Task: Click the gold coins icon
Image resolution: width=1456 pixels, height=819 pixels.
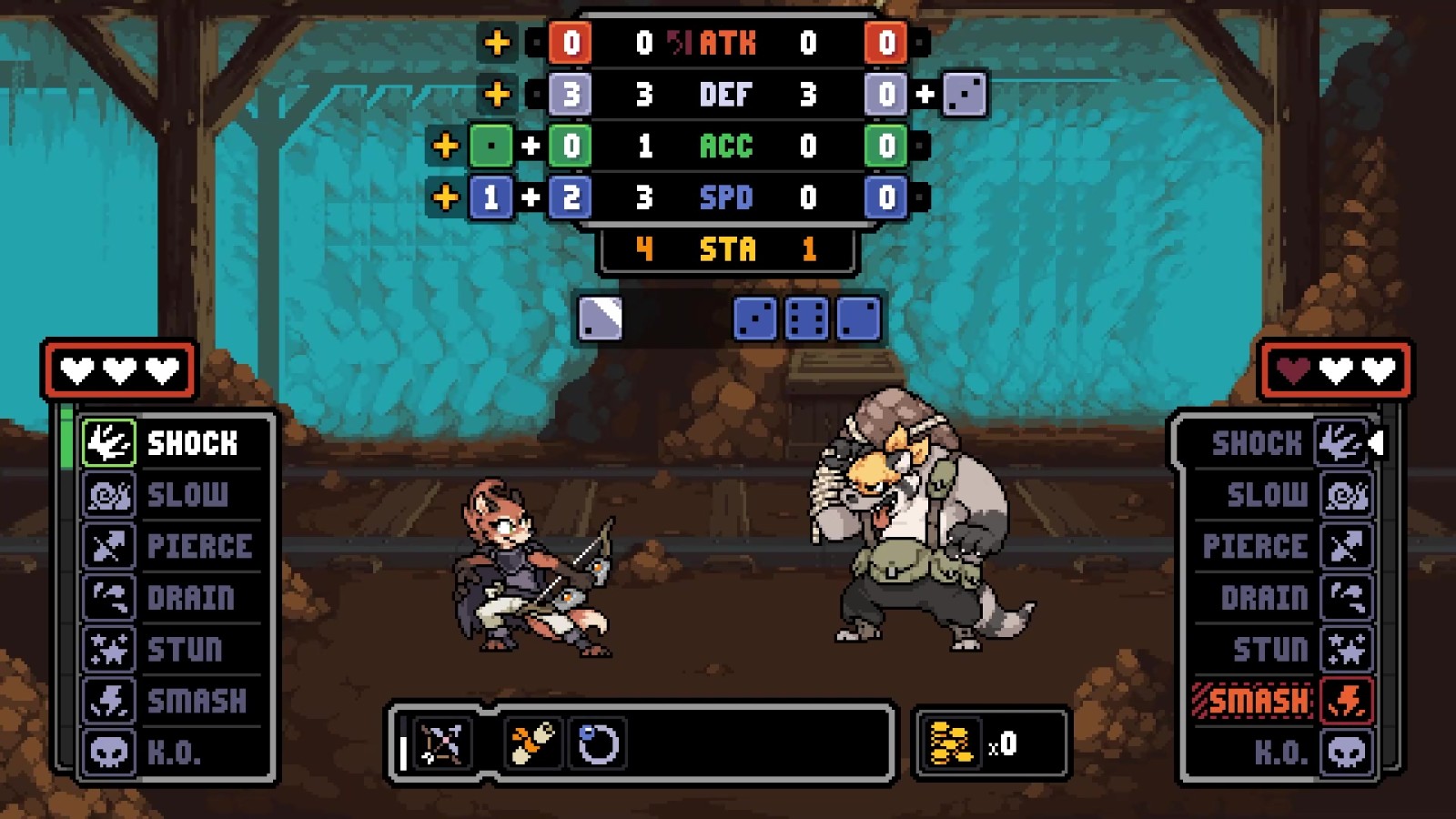Action: coord(951,744)
